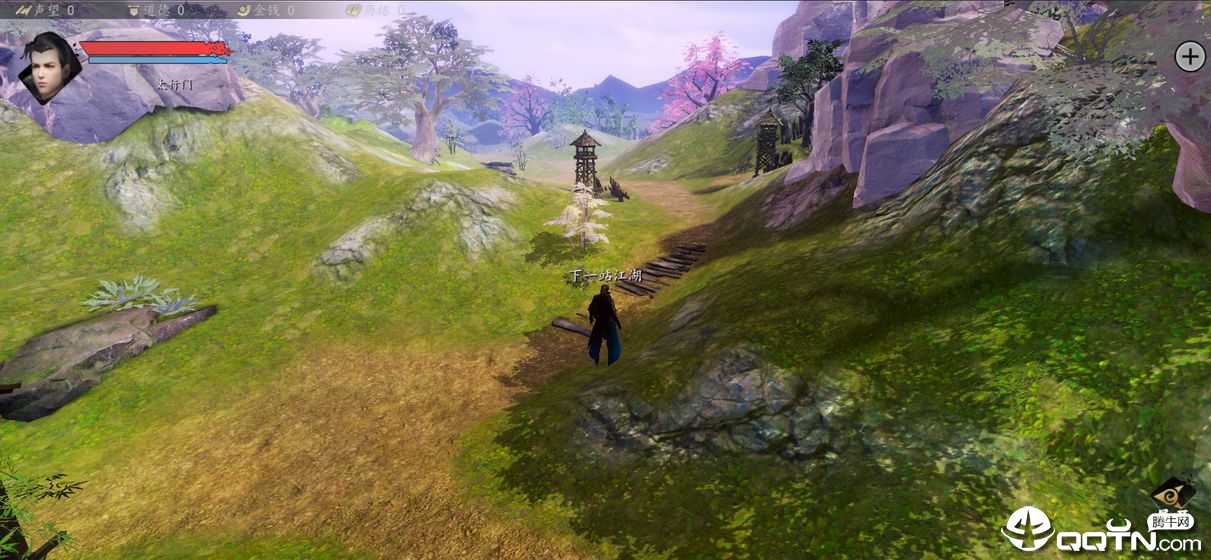
Task: Open the spiral eye diamond icon
Action: [1172, 495]
